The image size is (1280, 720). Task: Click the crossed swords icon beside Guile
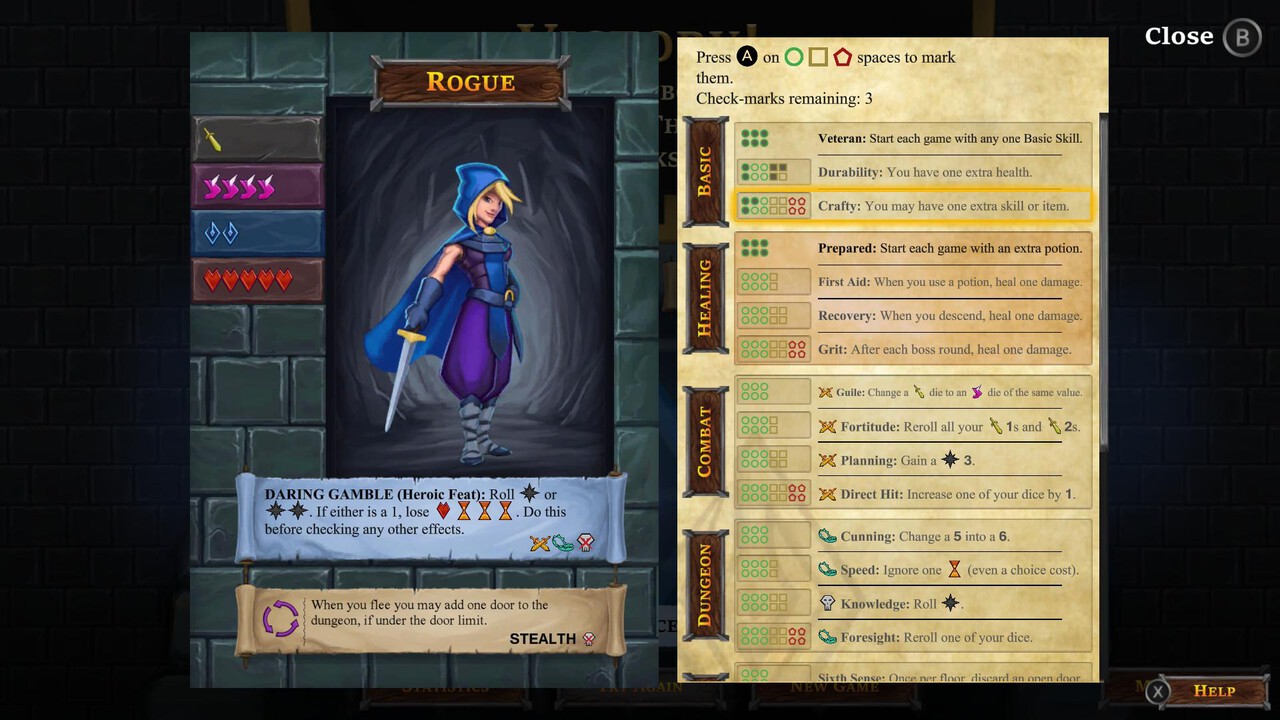(x=826, y=392)
